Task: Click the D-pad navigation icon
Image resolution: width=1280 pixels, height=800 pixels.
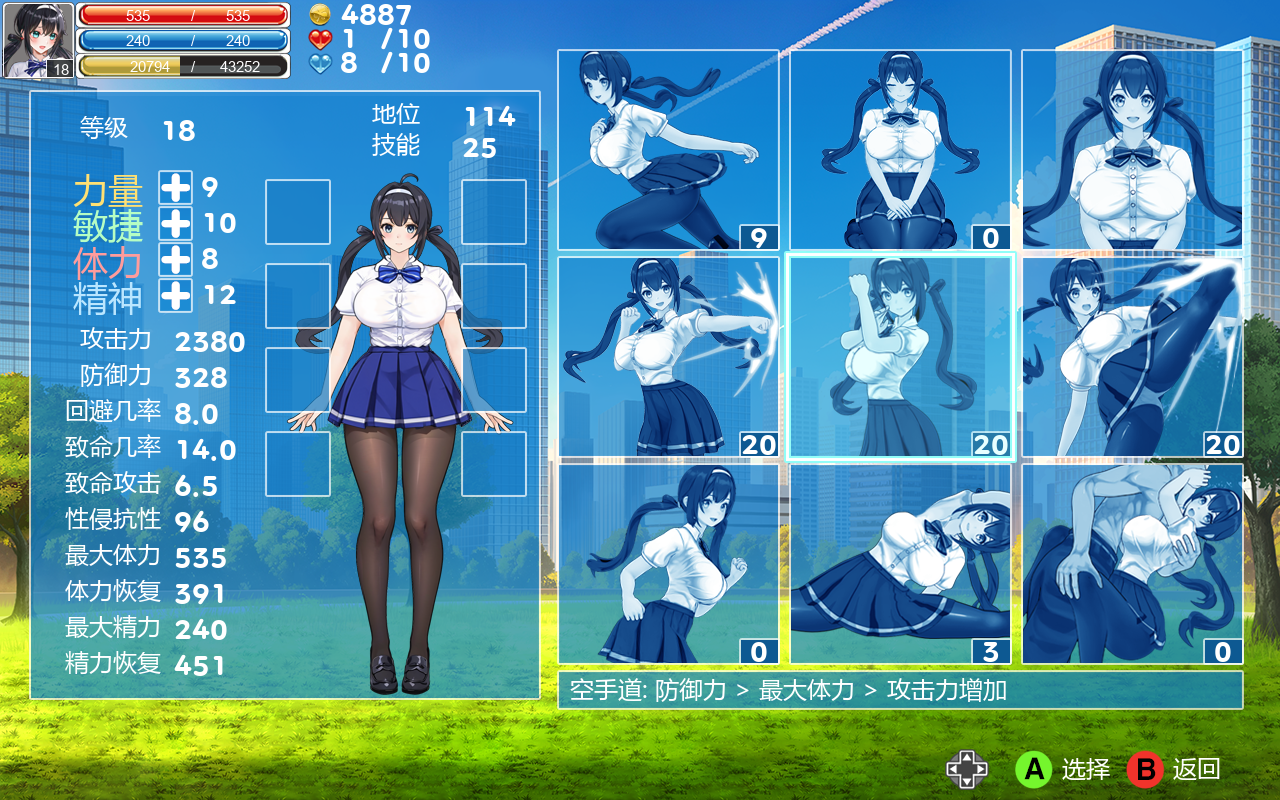Action: [967, 769]
